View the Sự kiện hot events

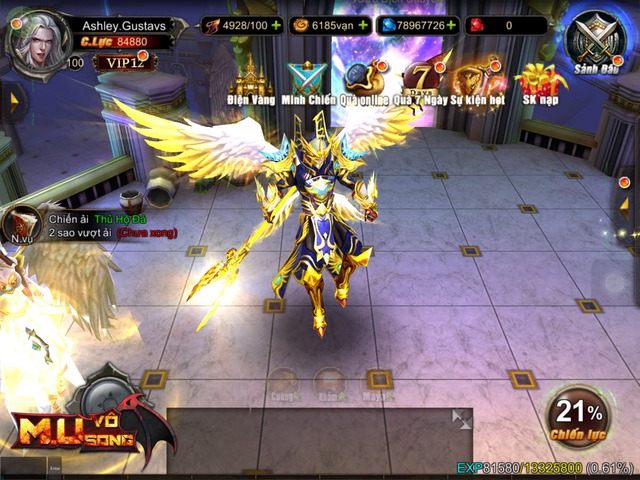477,79
